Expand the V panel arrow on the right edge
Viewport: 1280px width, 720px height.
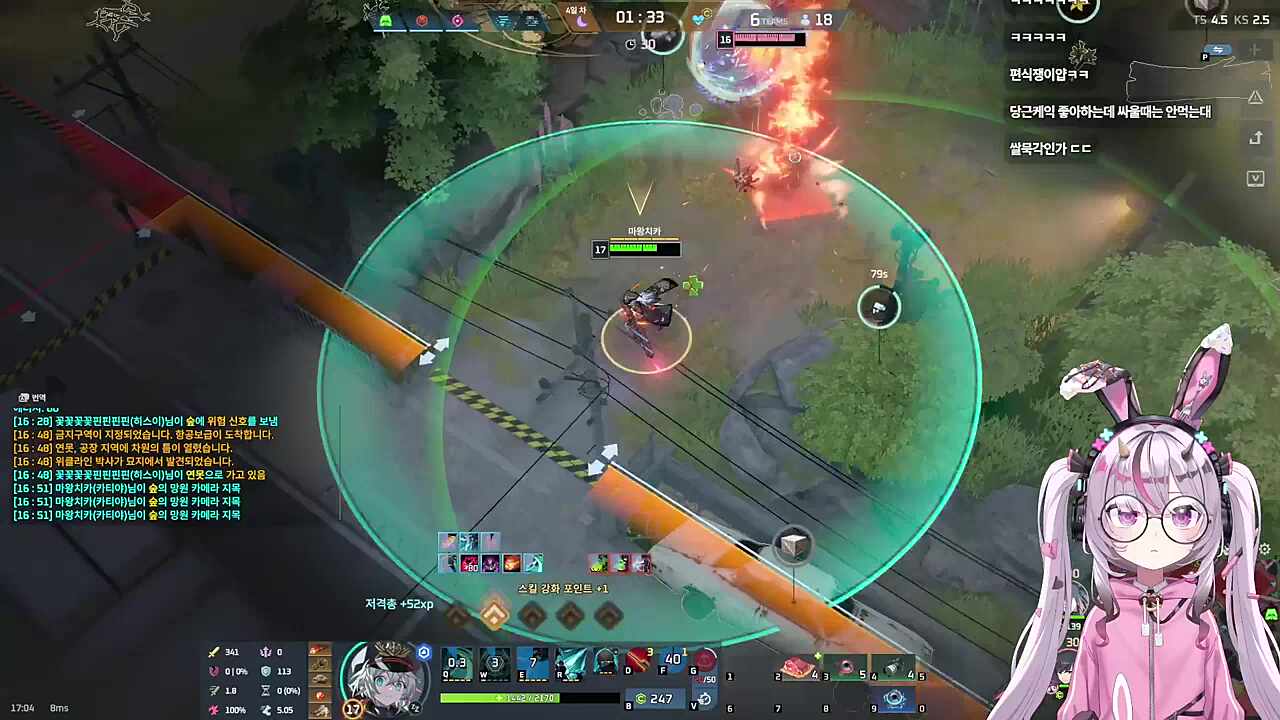tap(1255, 178)
